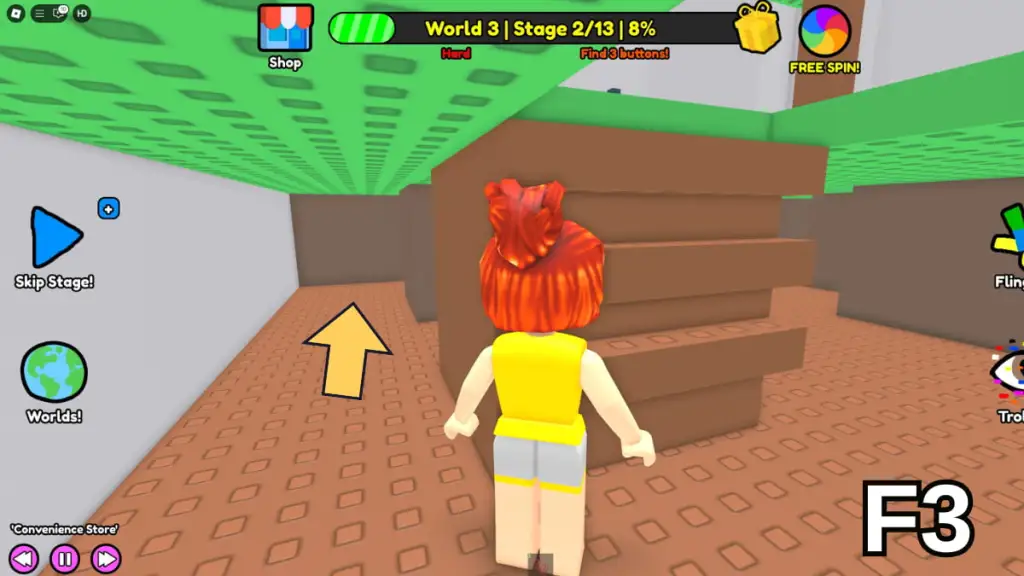The image size is (1024, 576).
Task: Open the Roblox logo menu
Action: click(15, 13)
